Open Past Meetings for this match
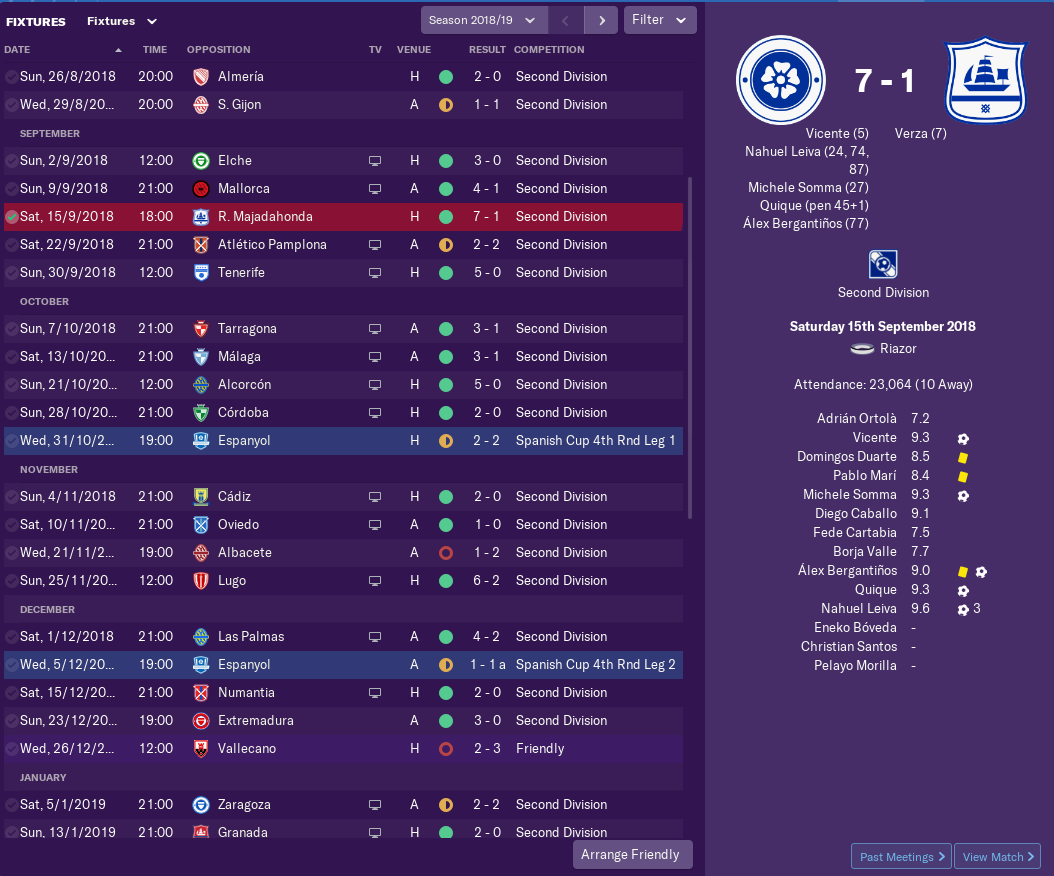The width and height of the screenshot is (1054, 876). (900, 857)
